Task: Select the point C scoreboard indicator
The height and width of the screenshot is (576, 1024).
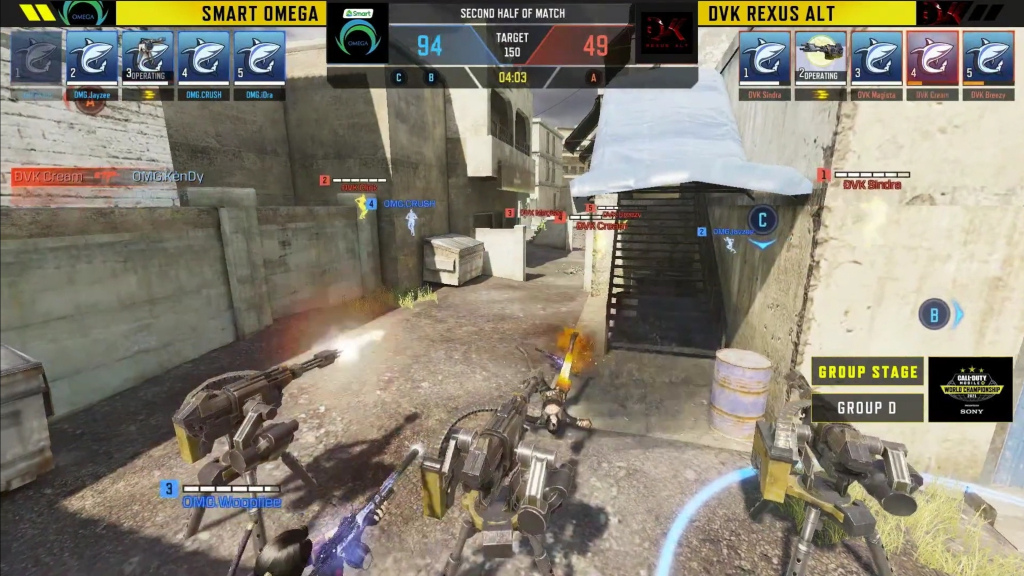Action: (x=399, y=77)
